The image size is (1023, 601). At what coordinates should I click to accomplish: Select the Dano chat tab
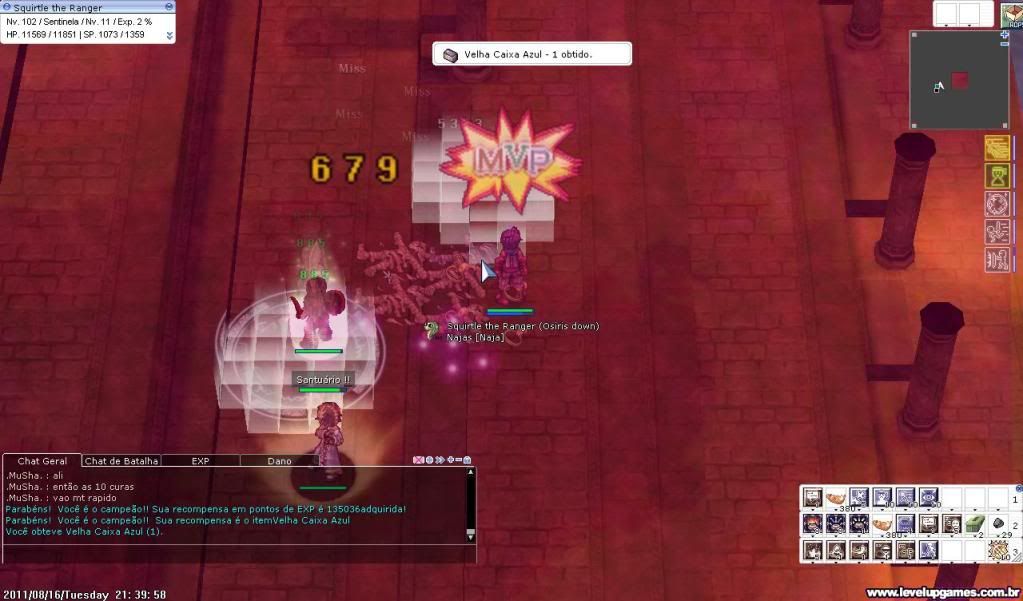279,461
